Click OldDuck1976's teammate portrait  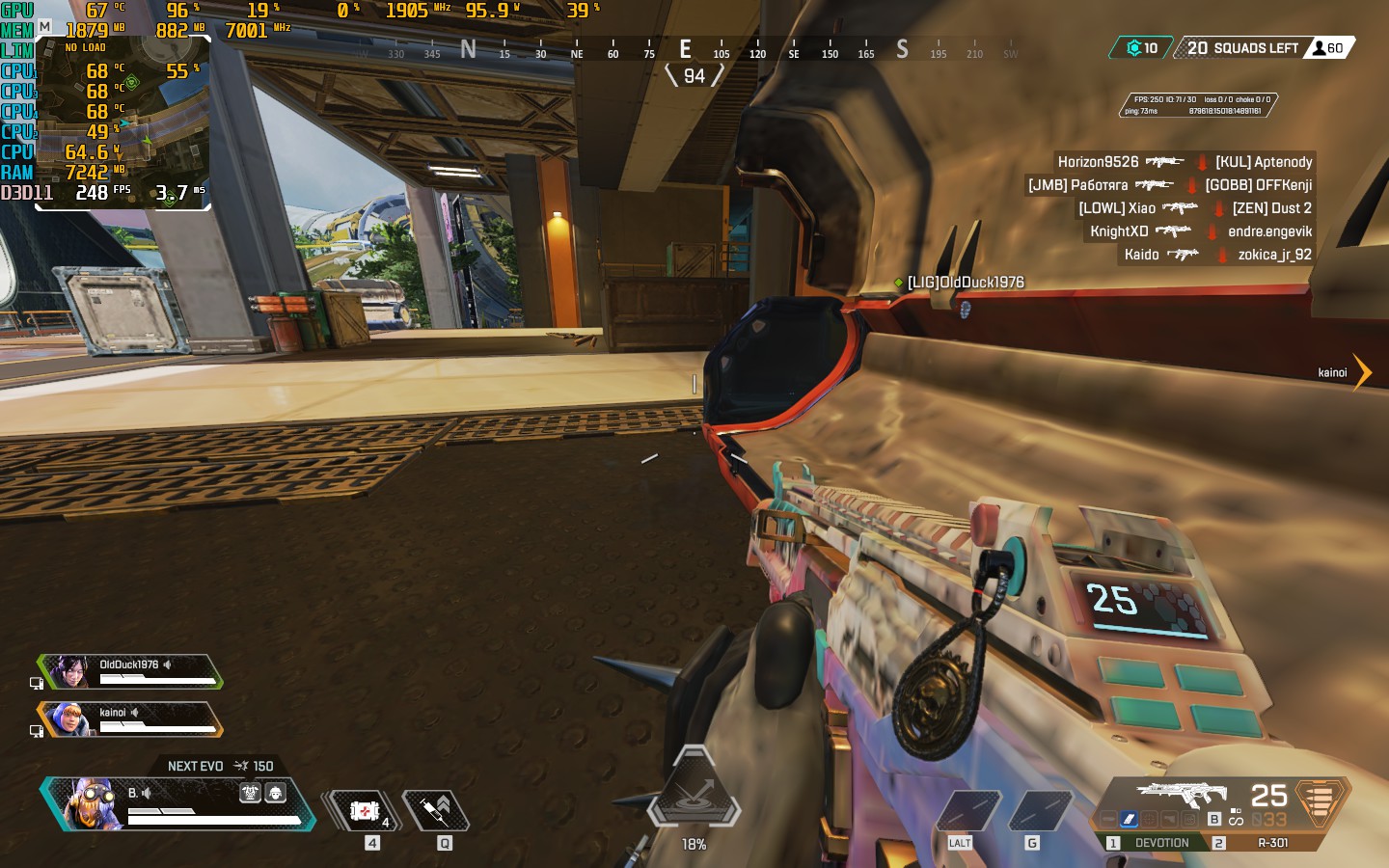pos(69,671)
